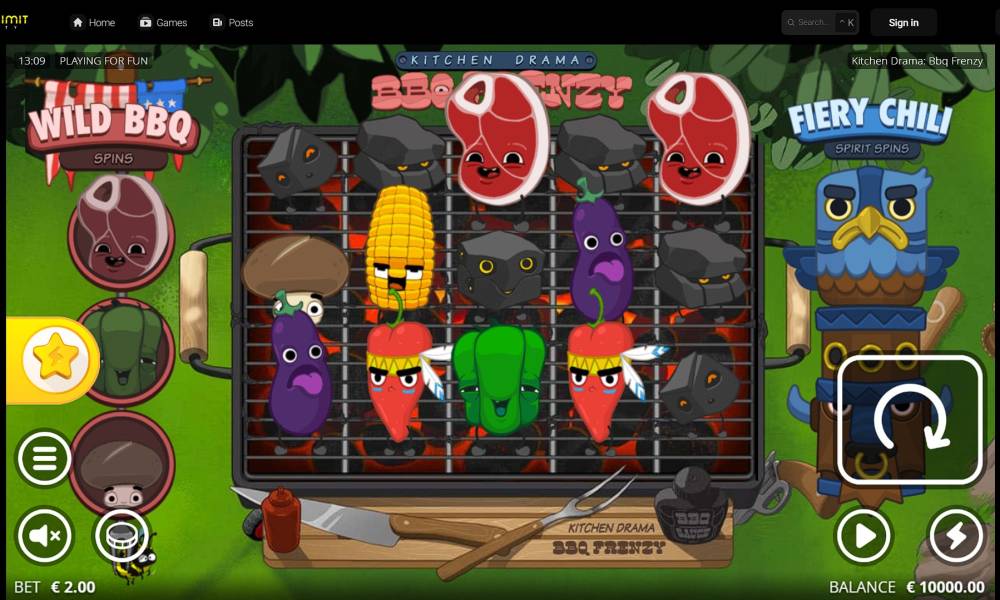The width and height of the screenshot is (1000, 600).
Task: Spin the reels with the big spin button
Action: (909, 420)
